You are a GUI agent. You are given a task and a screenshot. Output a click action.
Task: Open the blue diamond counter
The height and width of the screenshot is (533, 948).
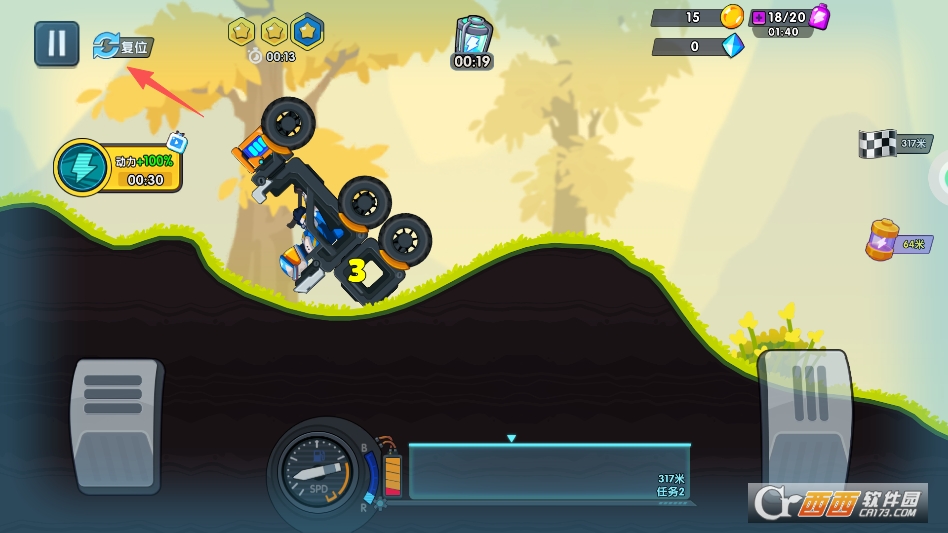pos(733,46)
